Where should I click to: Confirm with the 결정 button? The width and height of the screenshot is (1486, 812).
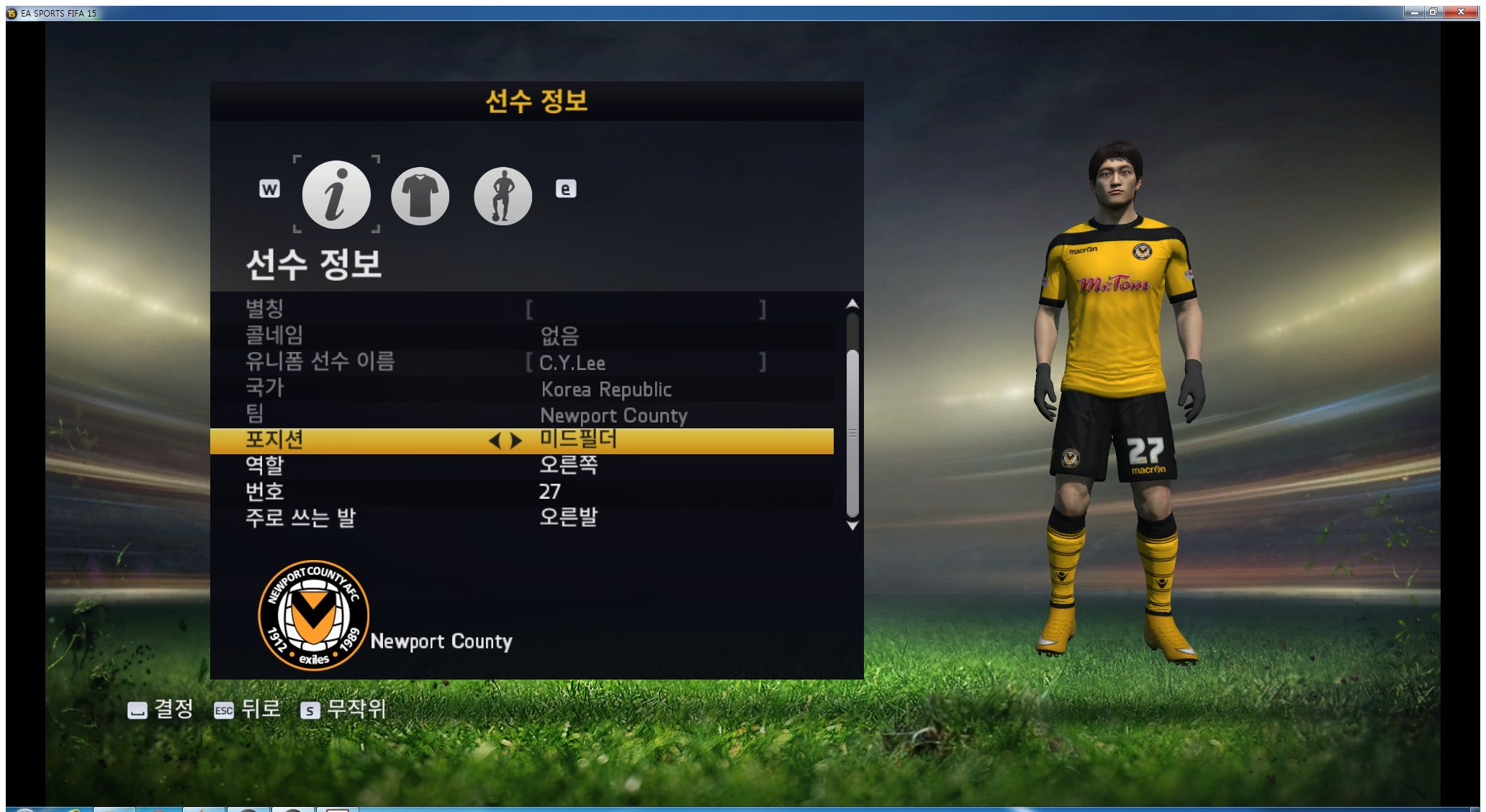[160, 710]
